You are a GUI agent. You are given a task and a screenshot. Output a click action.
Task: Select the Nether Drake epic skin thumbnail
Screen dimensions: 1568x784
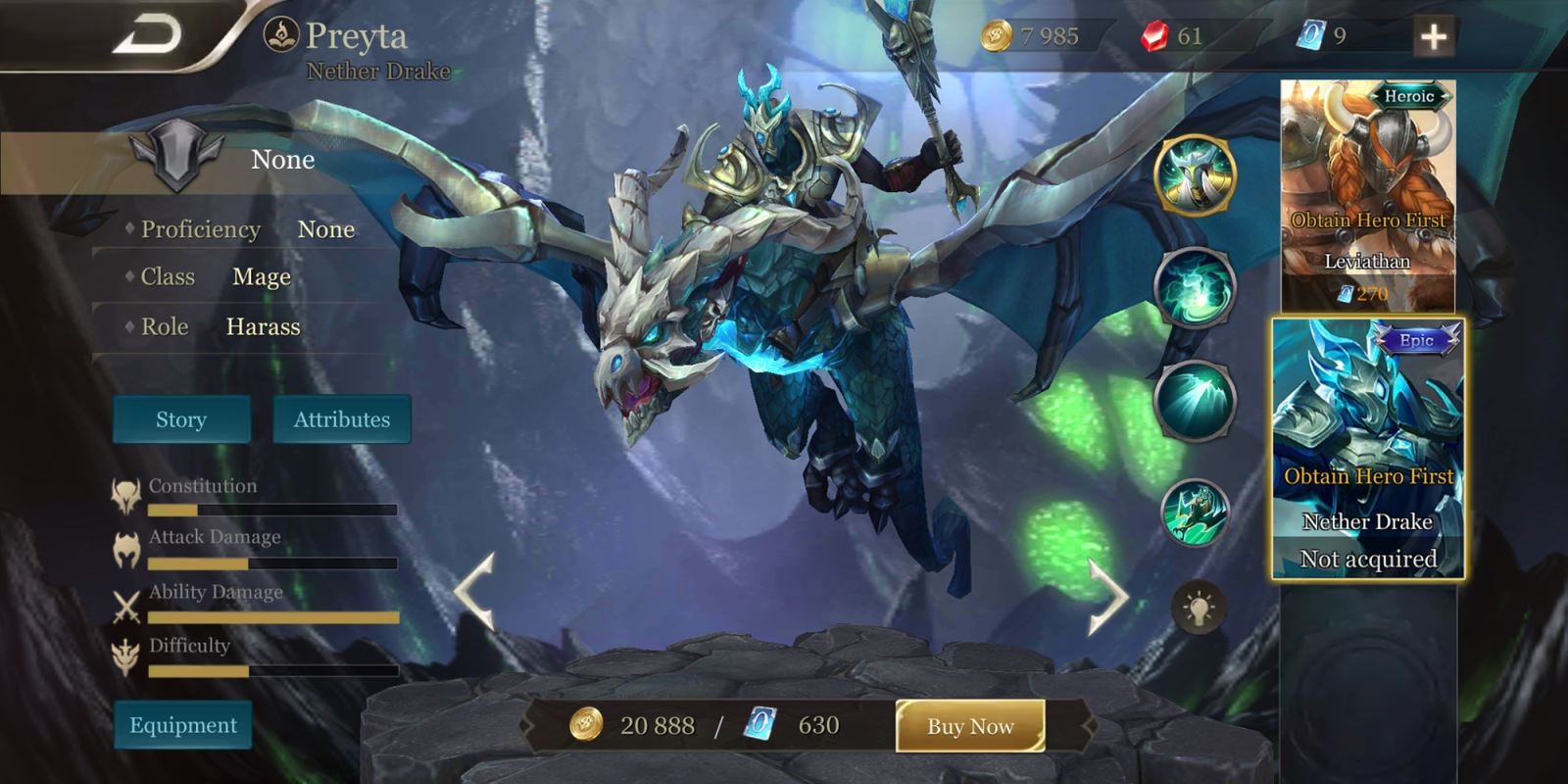[x=1368, y=449]
